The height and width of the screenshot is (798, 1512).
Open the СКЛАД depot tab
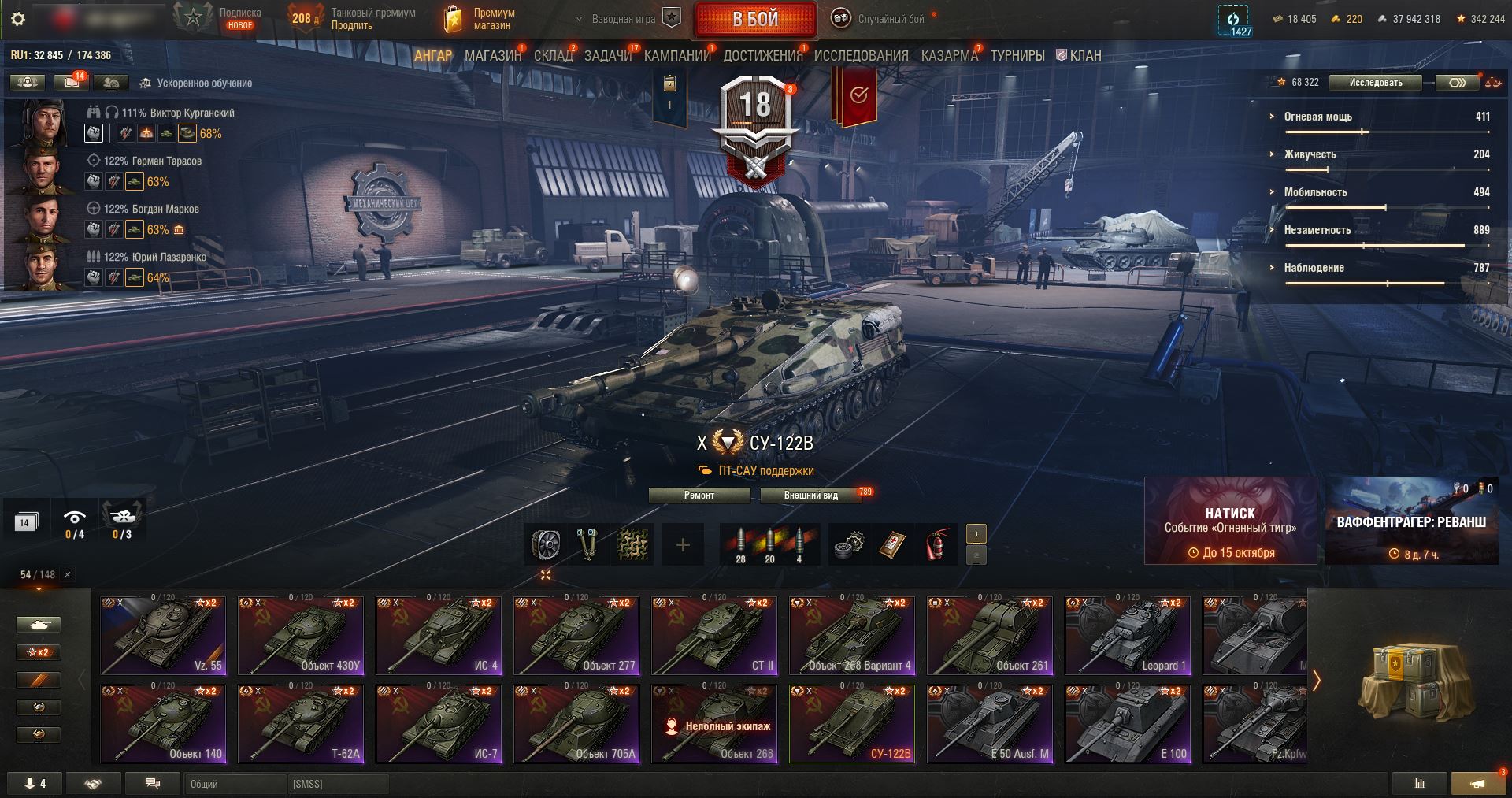click(553, 56)
